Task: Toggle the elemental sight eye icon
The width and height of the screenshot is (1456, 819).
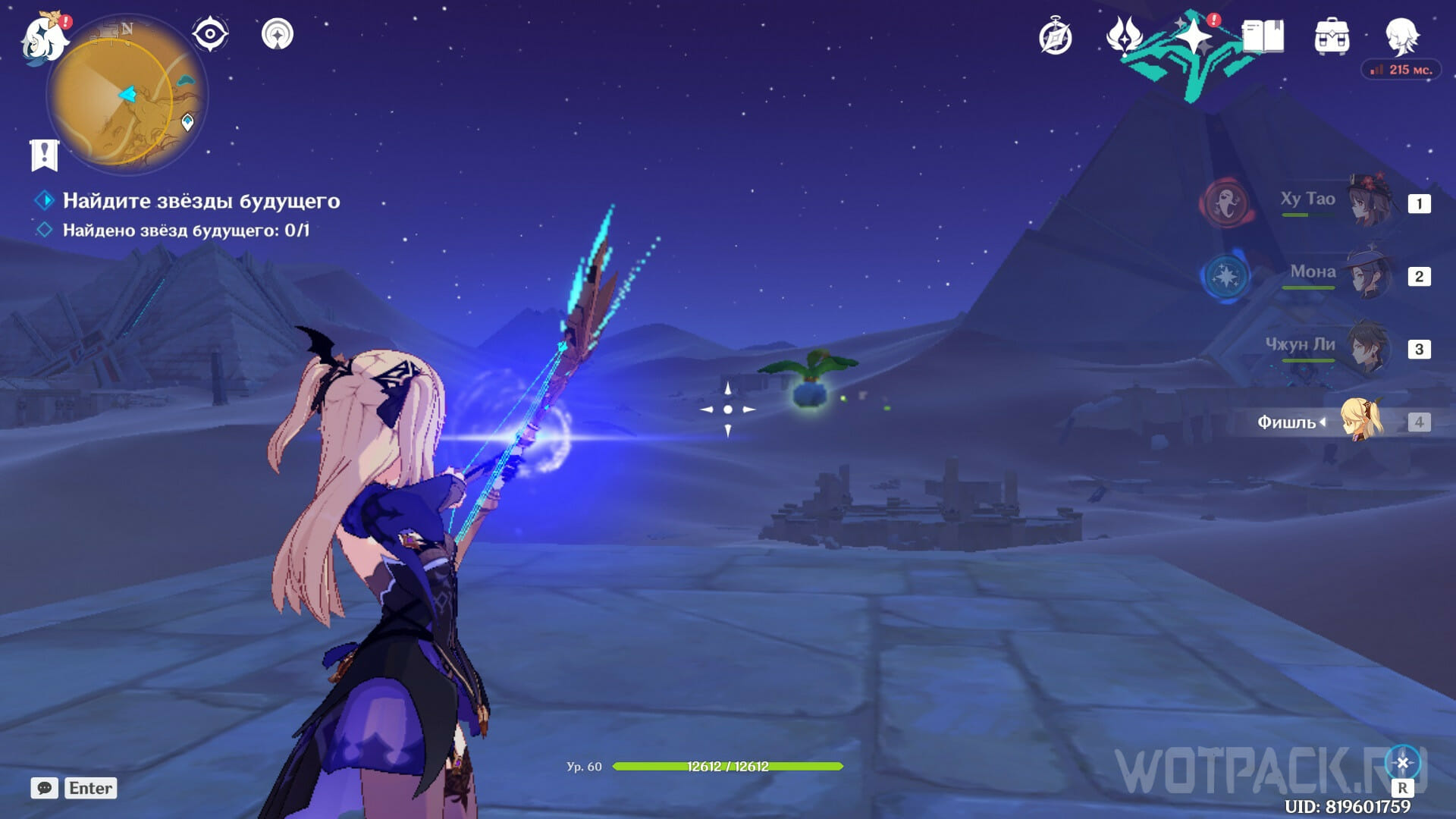Action: tap(210, 34)
